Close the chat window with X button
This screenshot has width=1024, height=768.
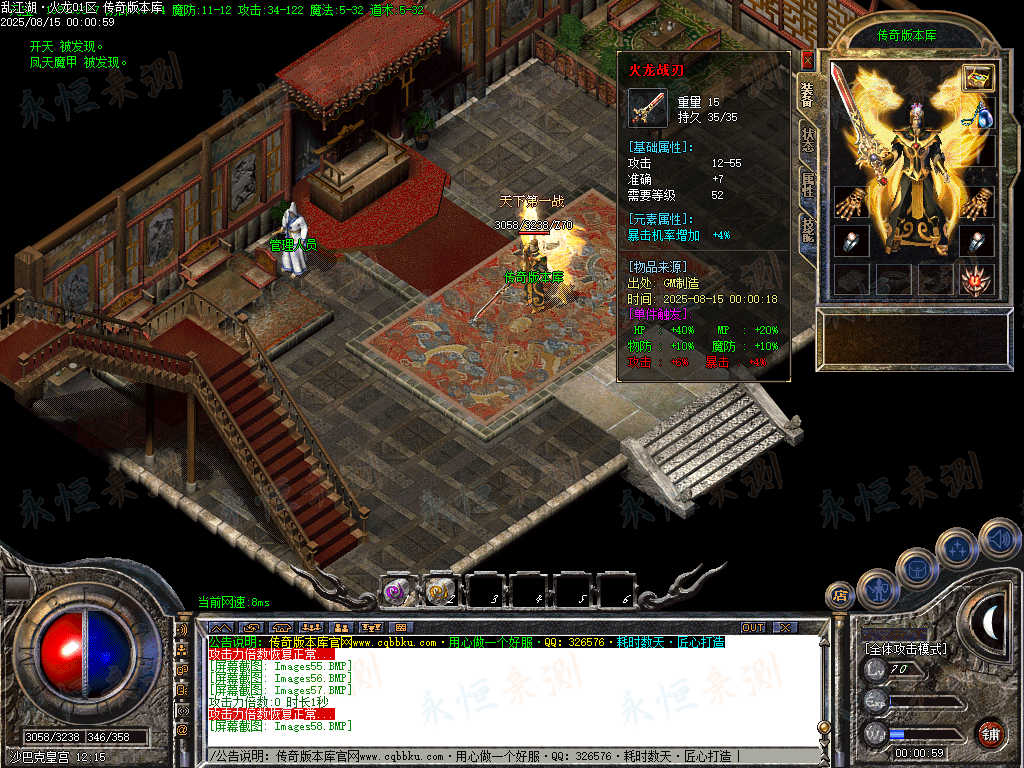tap(784, 627)
